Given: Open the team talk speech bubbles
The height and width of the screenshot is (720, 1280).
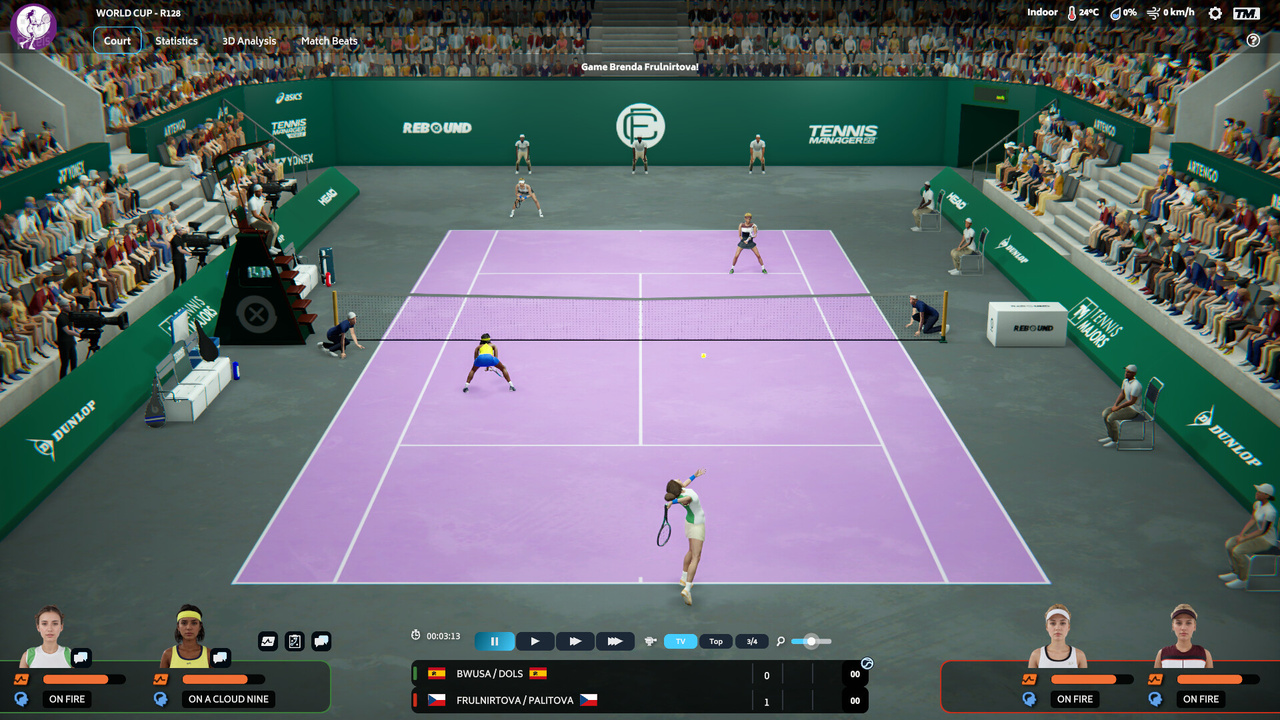Looking at the screenshot, I should click(x=321, y=641).
